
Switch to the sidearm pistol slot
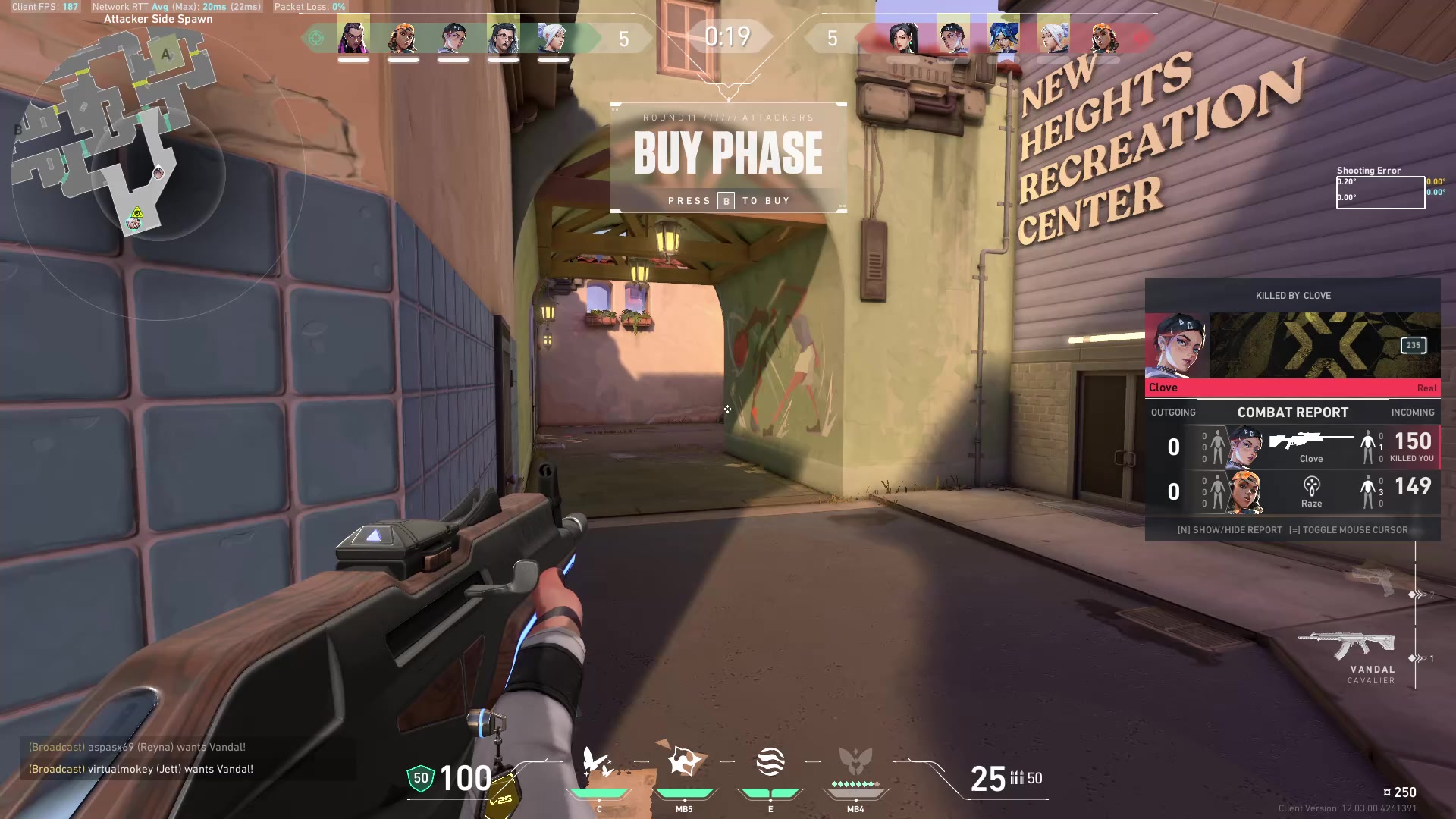point(1373,580)
